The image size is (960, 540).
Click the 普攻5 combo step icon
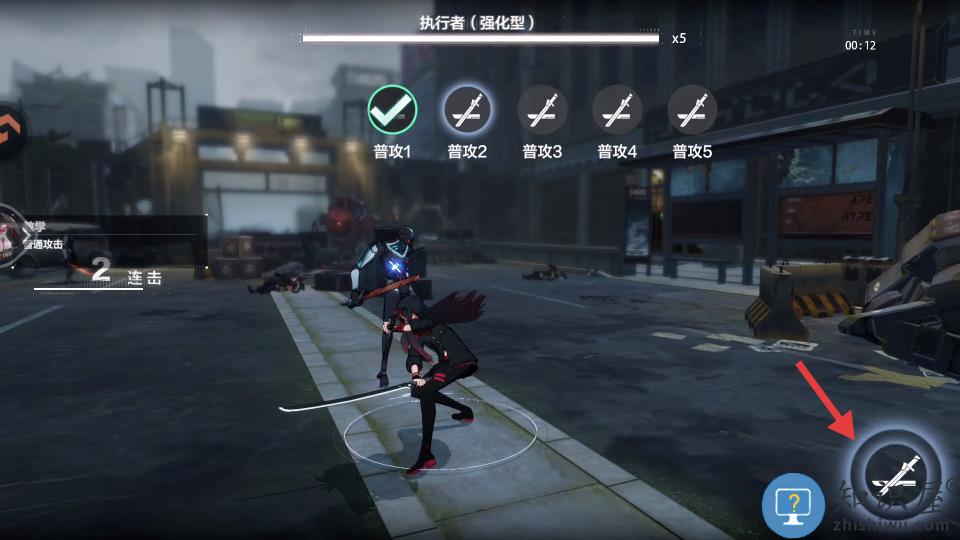pyautogui.click(x=692, y=110)
